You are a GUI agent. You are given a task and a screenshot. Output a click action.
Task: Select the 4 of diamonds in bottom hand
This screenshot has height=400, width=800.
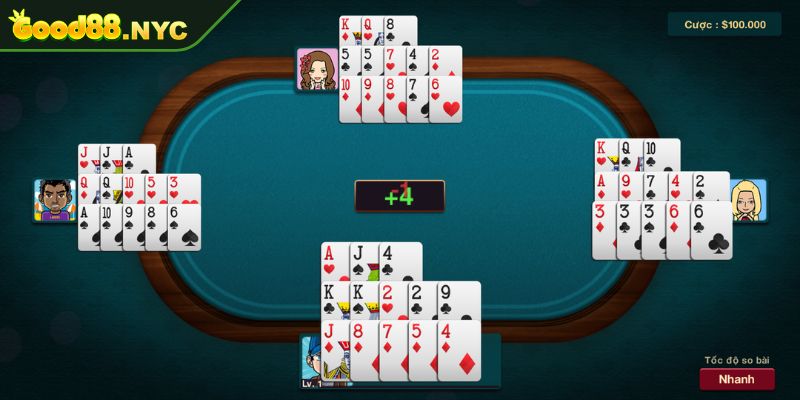(x=460, y=350)
